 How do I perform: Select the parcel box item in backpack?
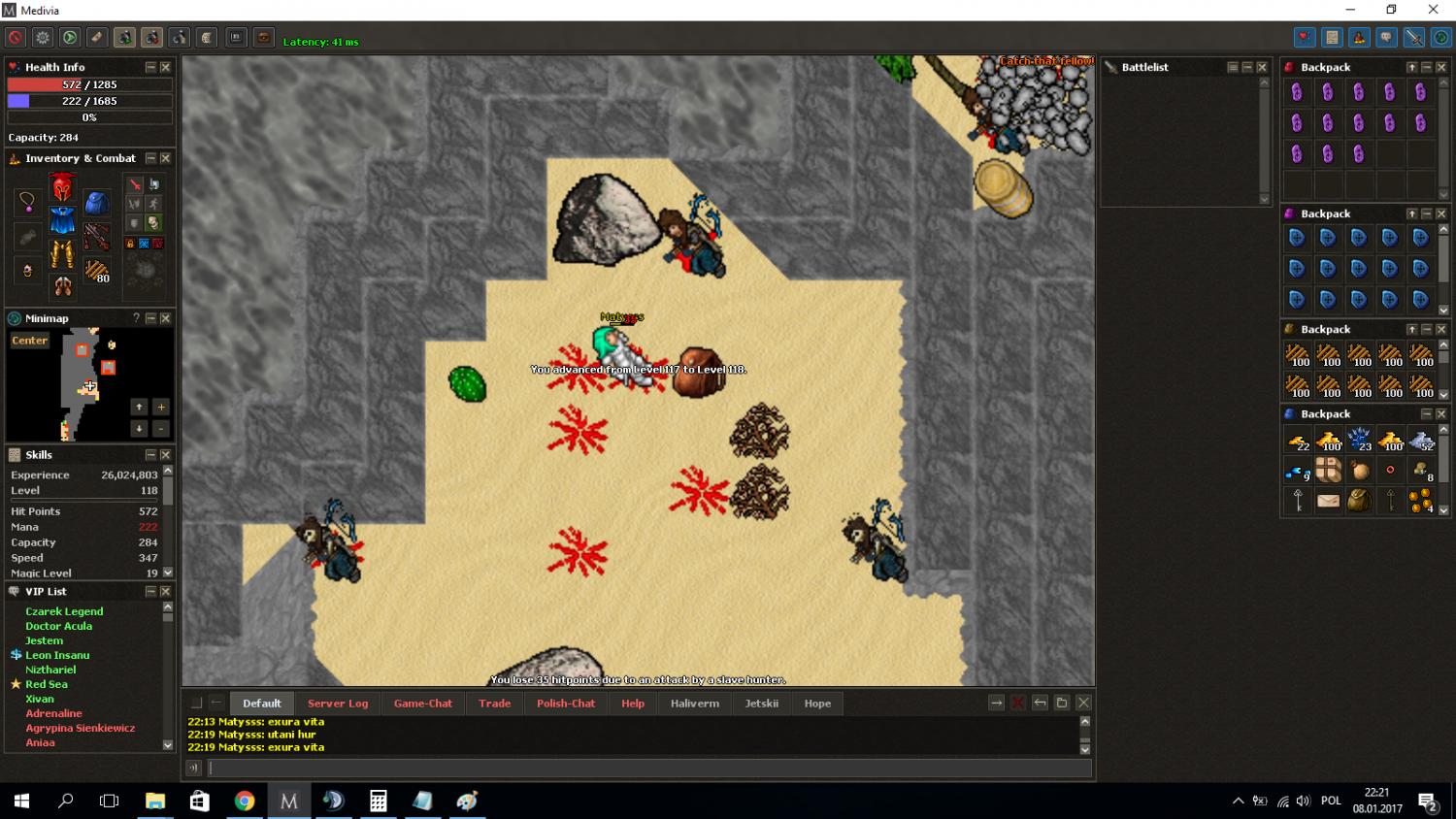coord(1328,471)
